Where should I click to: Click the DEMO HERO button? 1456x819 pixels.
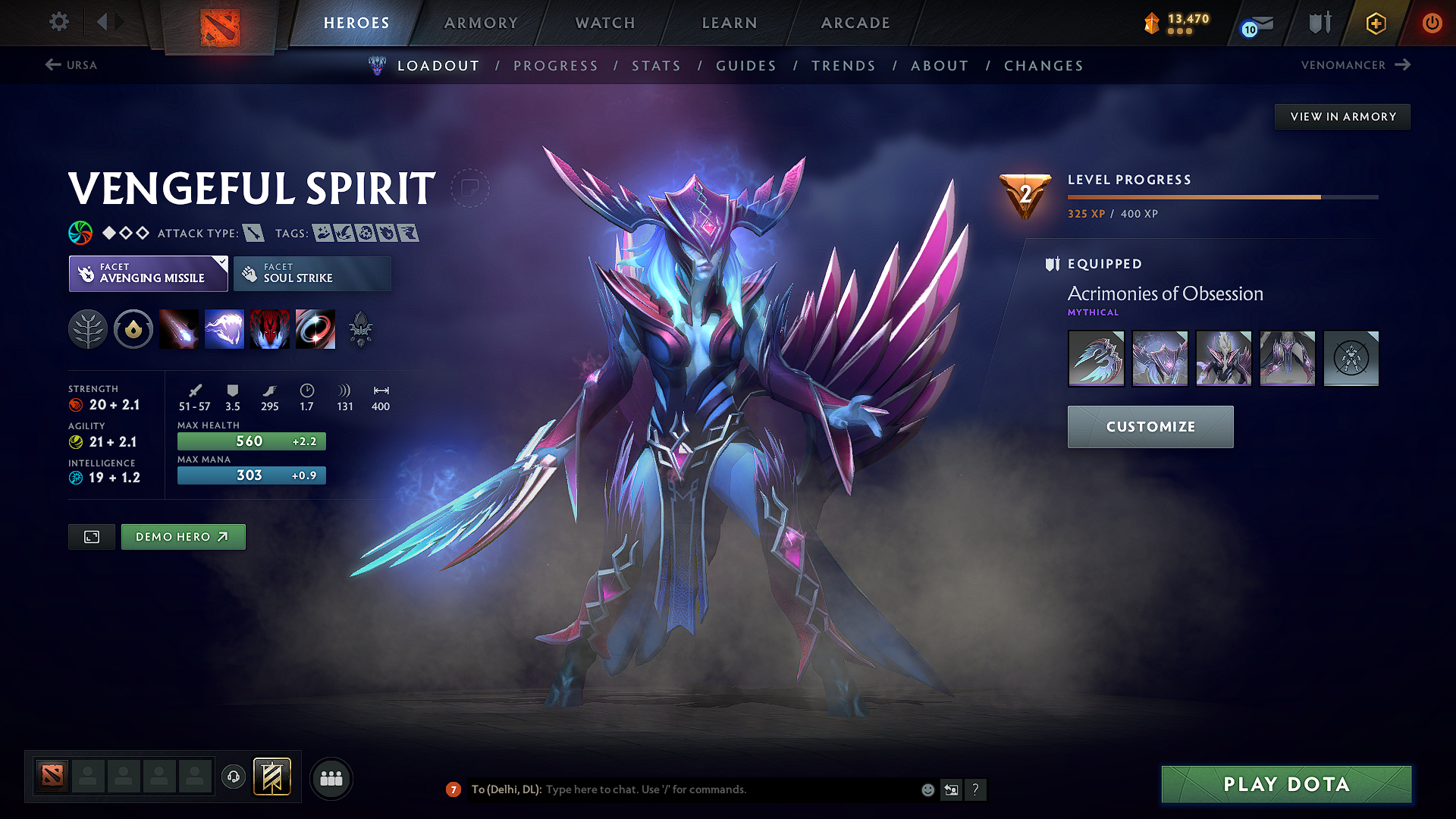pyautogui.click(x=183, y=536)
